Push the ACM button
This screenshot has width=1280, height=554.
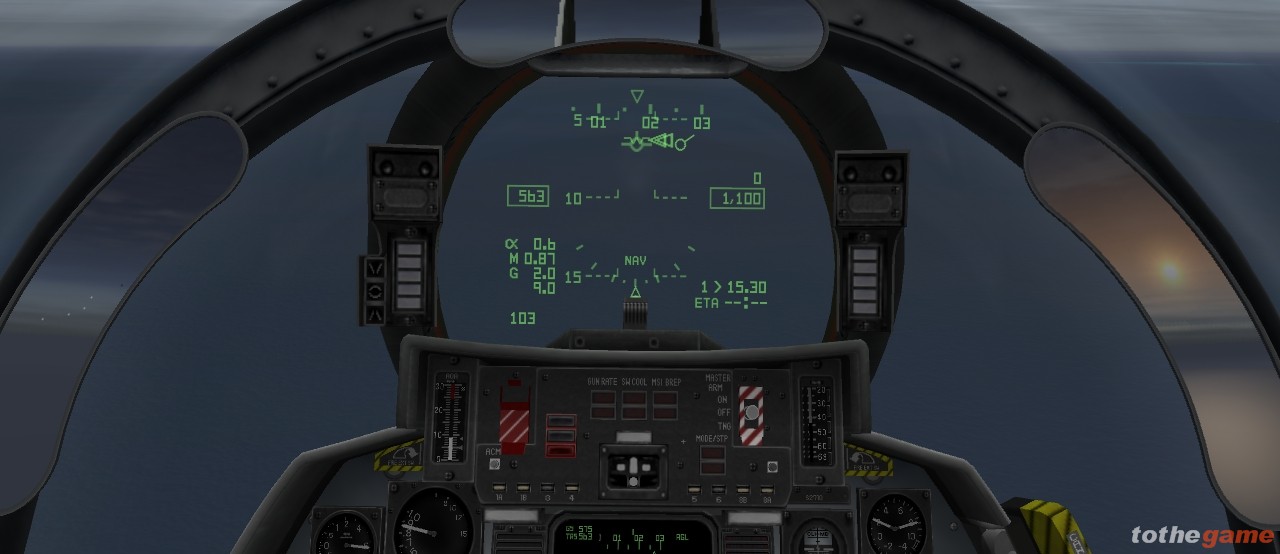[493, 464]
